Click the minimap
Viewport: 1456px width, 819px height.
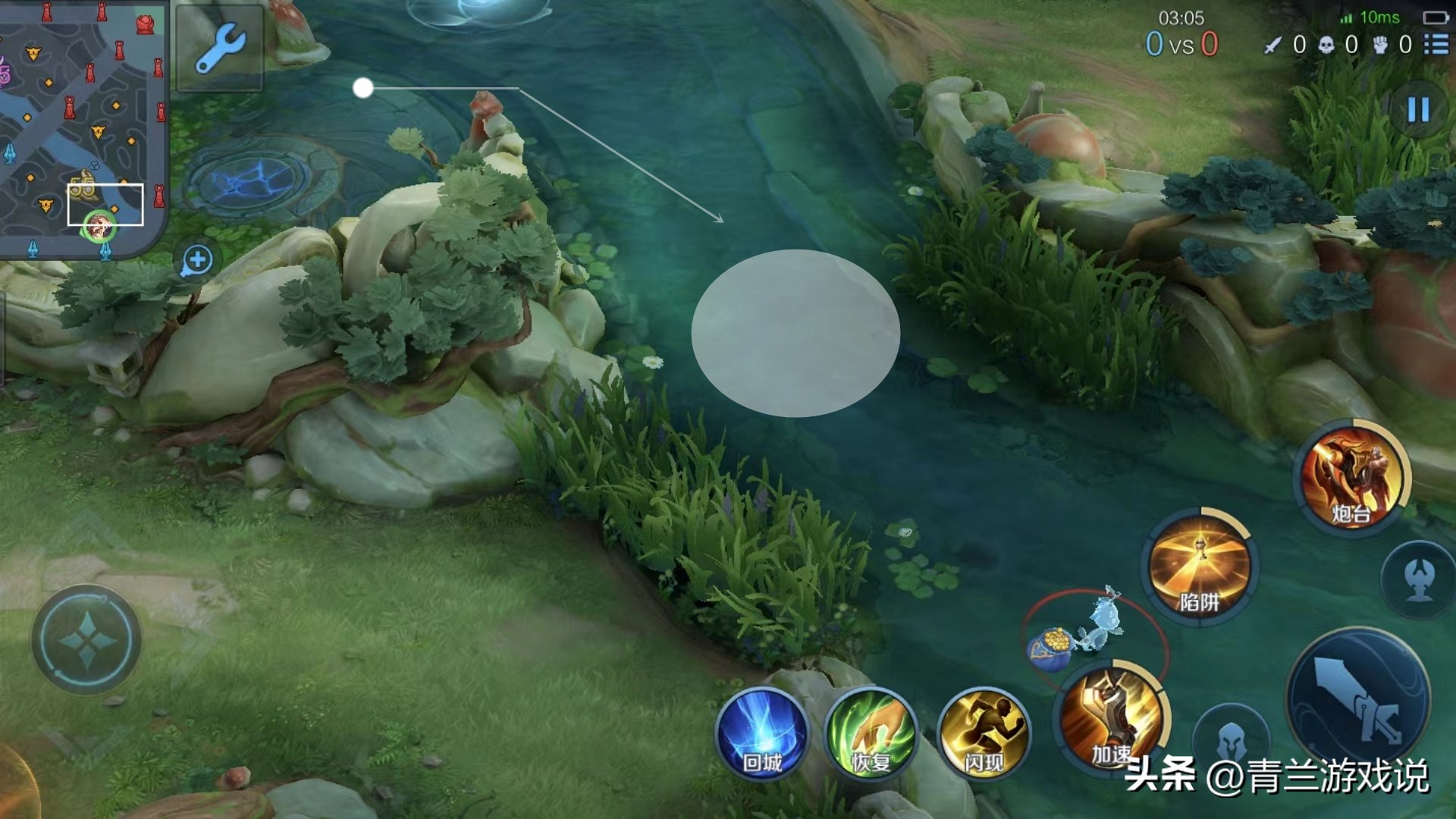82,129
